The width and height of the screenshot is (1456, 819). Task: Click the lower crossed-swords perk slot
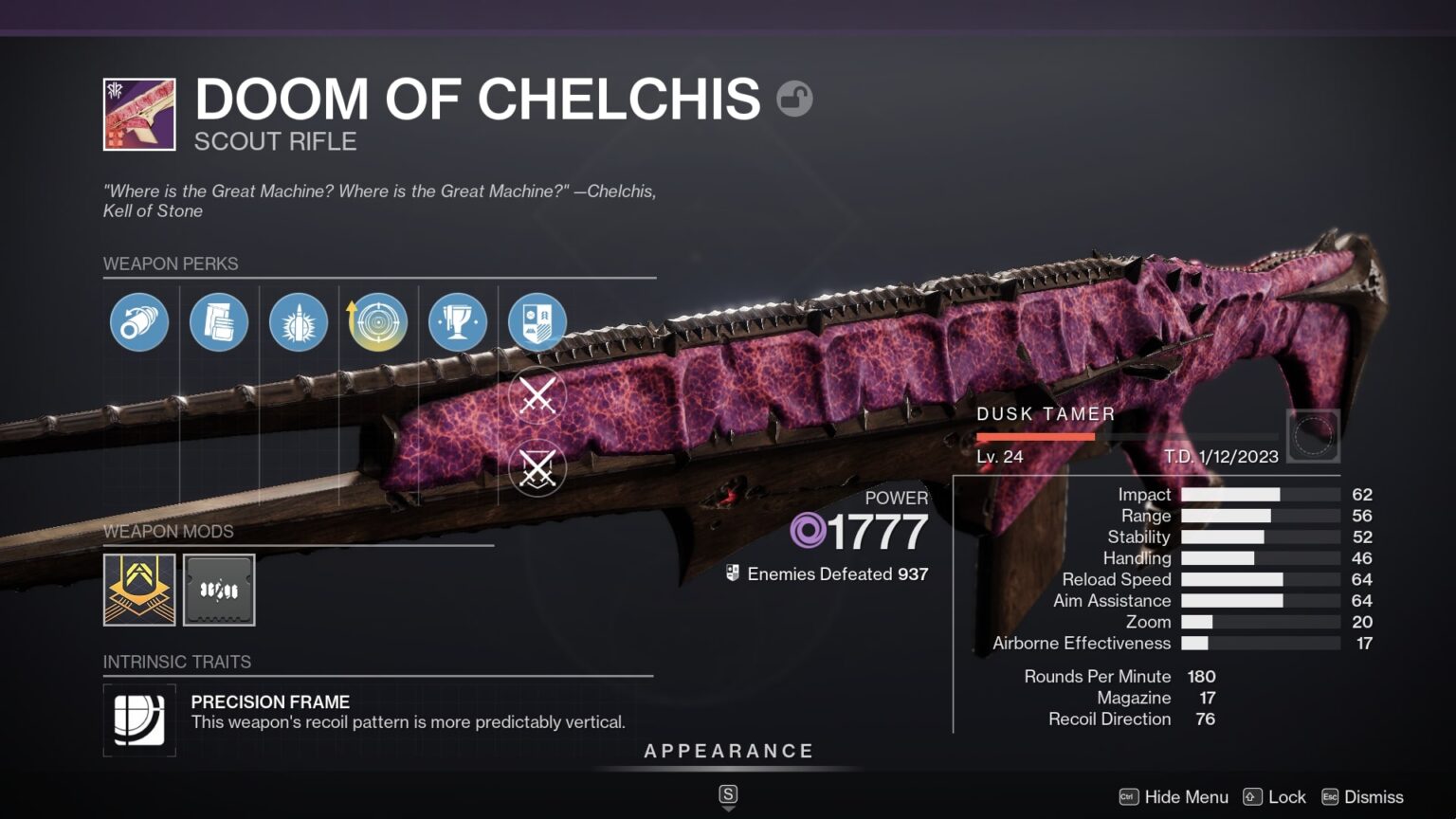coord(537,468)
